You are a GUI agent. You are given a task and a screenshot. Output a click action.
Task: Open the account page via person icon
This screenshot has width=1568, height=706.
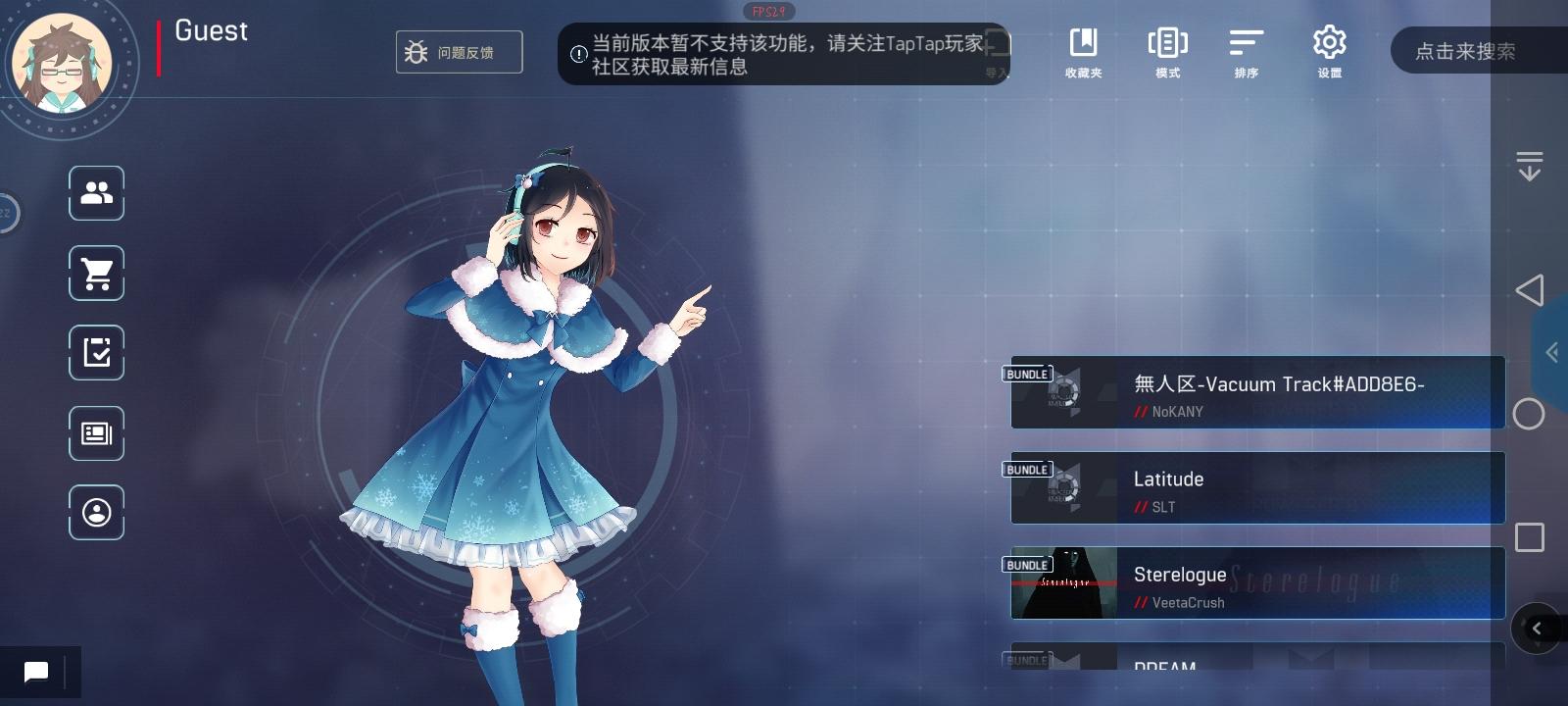[x=96, y=512]
